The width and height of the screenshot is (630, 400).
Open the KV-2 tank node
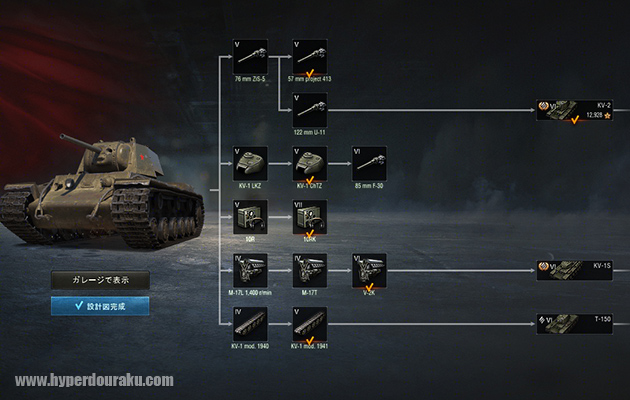click(x=573, y=109)
